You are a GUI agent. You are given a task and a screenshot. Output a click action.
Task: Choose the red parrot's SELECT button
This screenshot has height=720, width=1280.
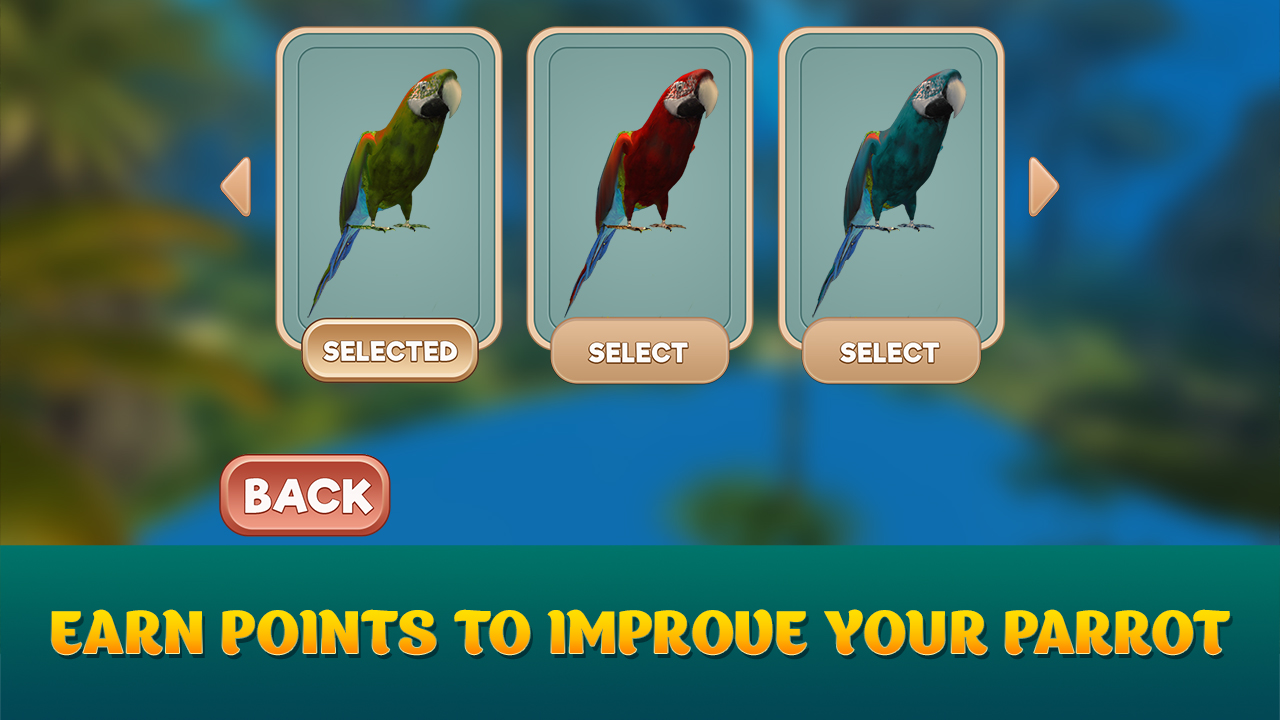(x=640, y=351)
